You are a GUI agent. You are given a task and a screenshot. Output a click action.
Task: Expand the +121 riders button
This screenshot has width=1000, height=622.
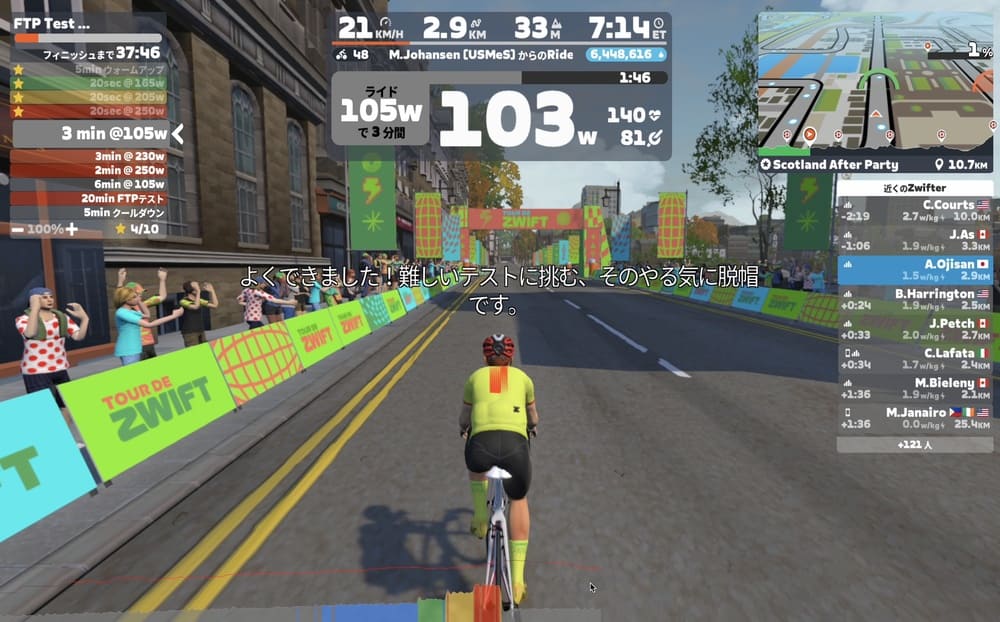(x=915, y=445)
